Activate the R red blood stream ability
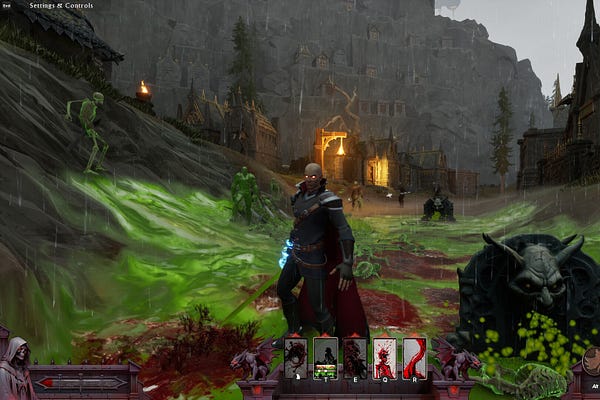The height and width of the screenshot is (400, 600). pos(414,356)
